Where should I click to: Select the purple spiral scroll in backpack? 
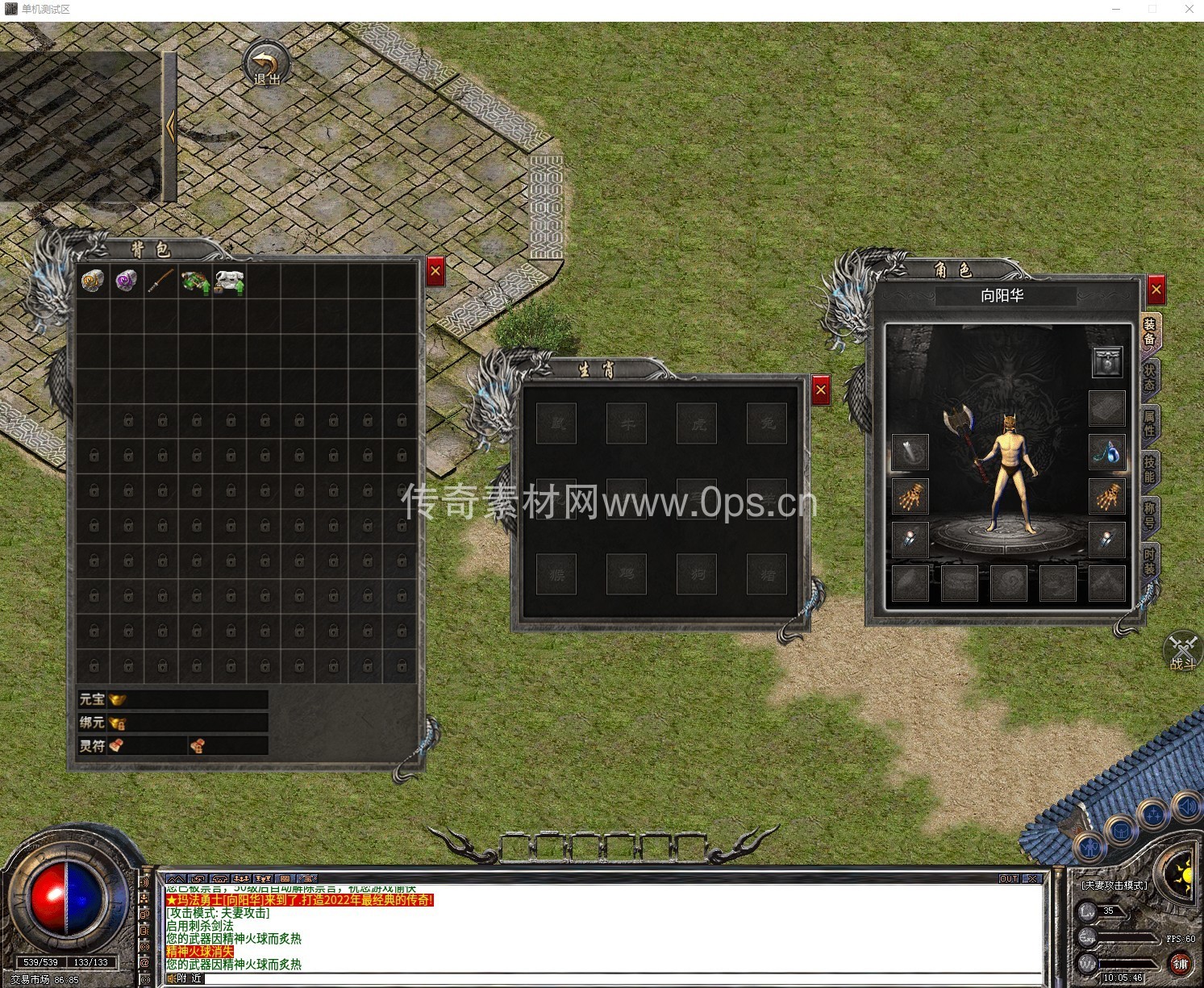pyautogui.click(x=126, y=281)
